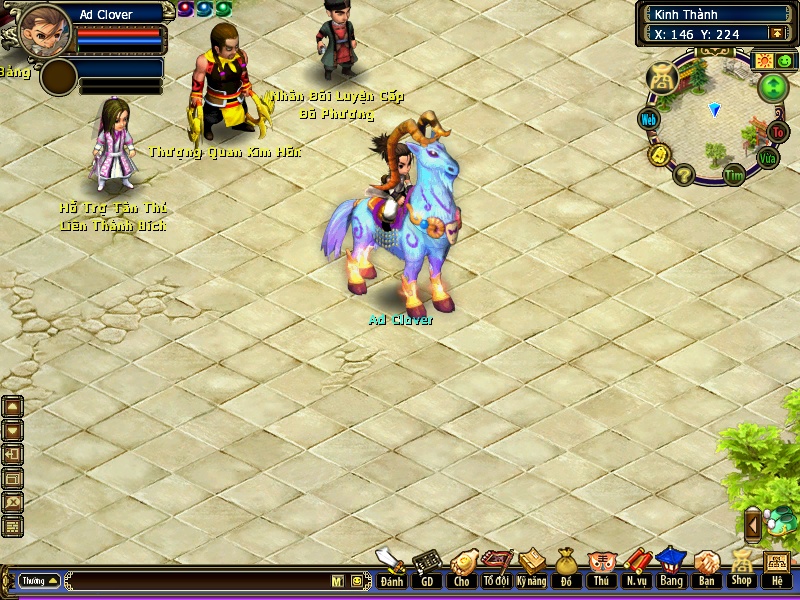Click the Ad Clover player portrait

tap(42, 27)
